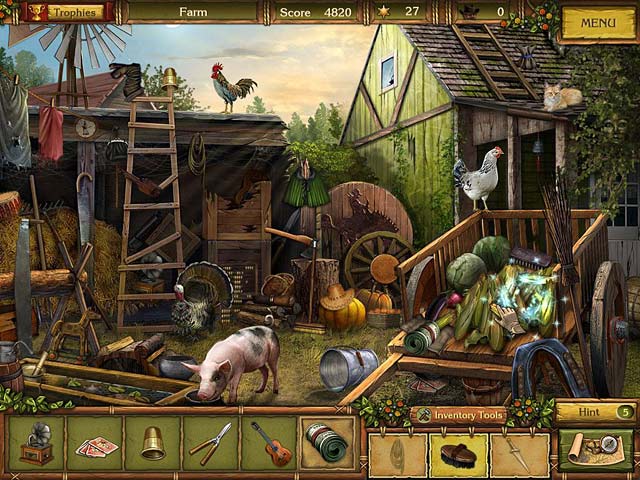Viewport: 640px width, 480px height.
Task: Select the brush inventory tool
Action: click(458, 454)
